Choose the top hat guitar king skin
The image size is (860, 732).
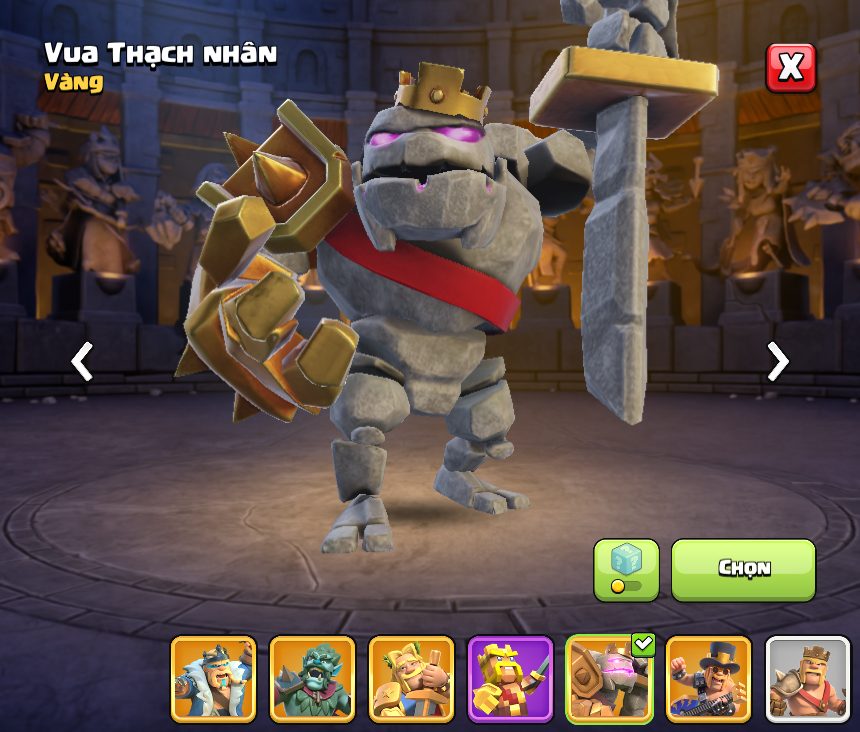click(708, 679)
